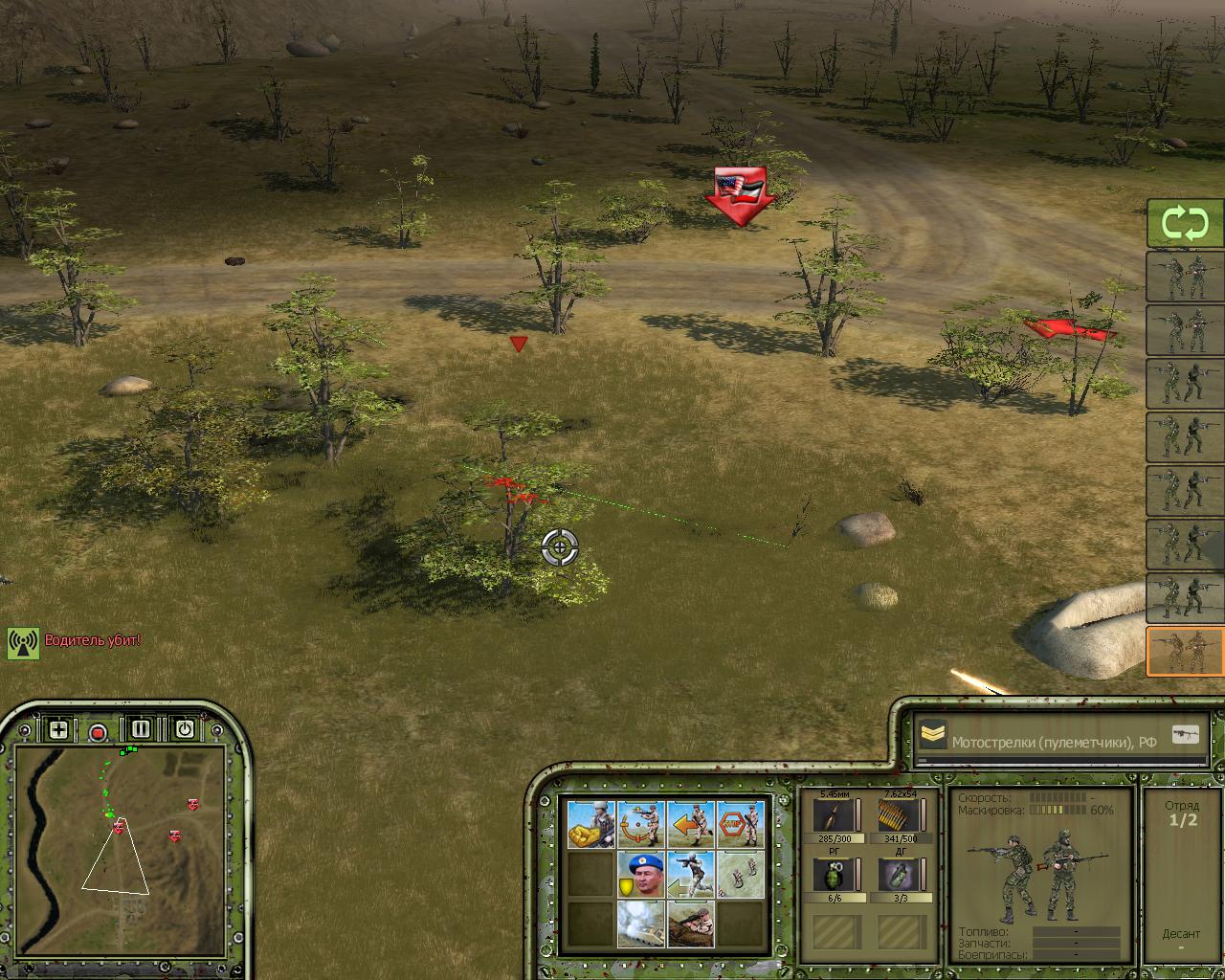Choose the orange-arrow move command
The width and height of the screenshot is (1225, 980).
coord(691,823)
